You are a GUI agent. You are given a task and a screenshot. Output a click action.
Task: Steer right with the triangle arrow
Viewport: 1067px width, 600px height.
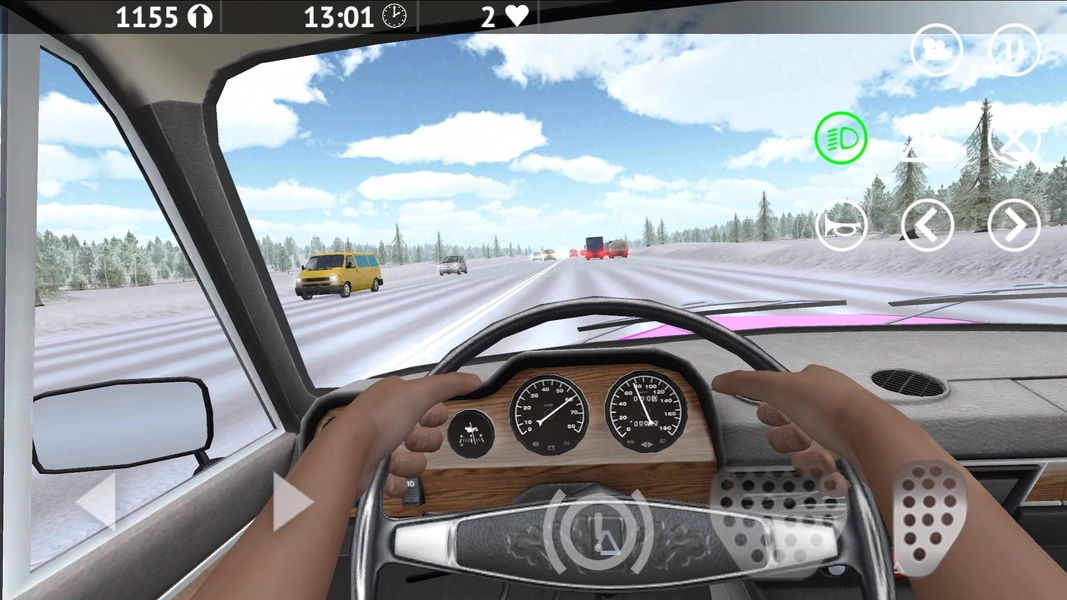coord(292,501)
